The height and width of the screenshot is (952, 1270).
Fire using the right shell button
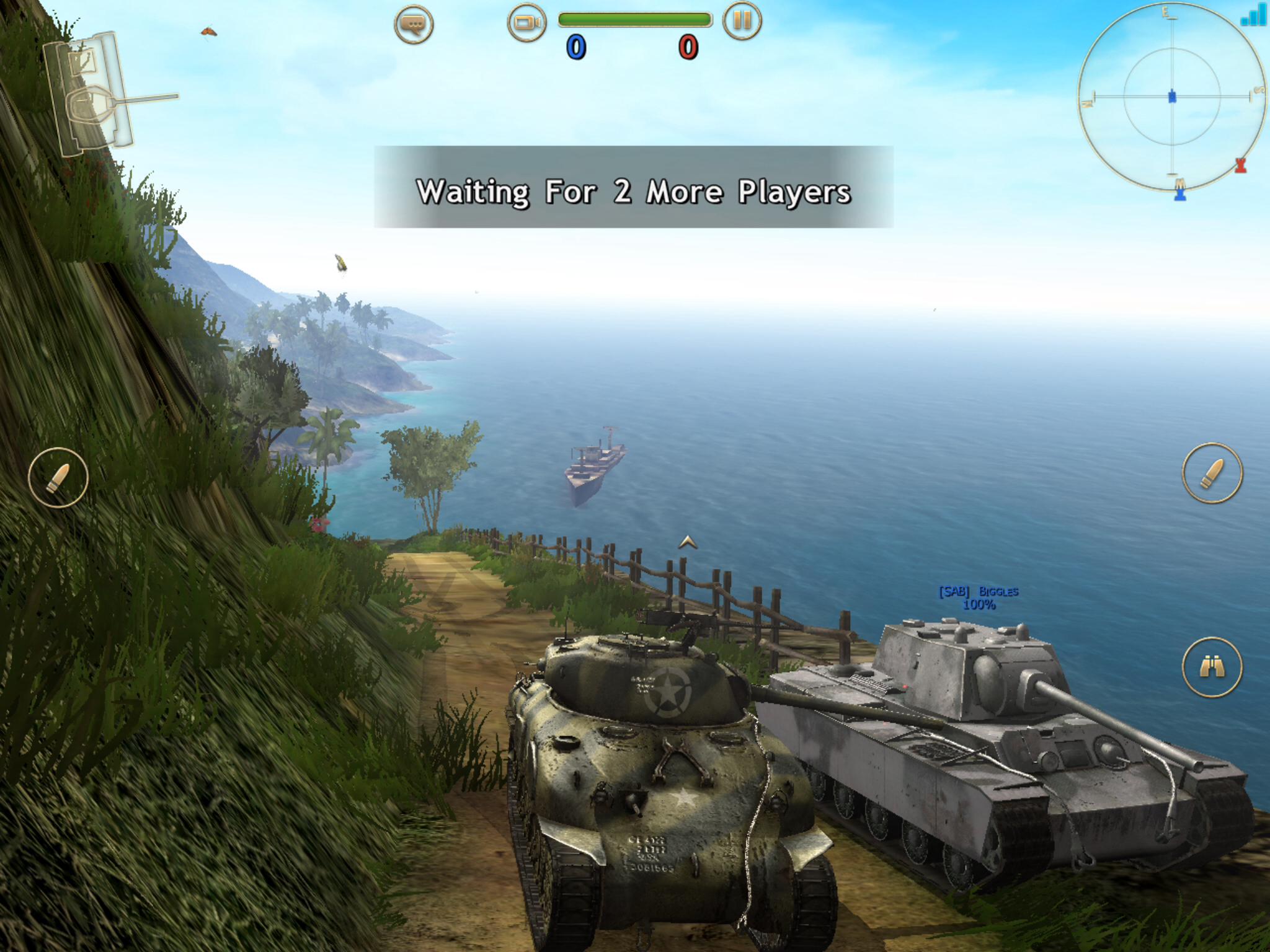pos(1212,473)
